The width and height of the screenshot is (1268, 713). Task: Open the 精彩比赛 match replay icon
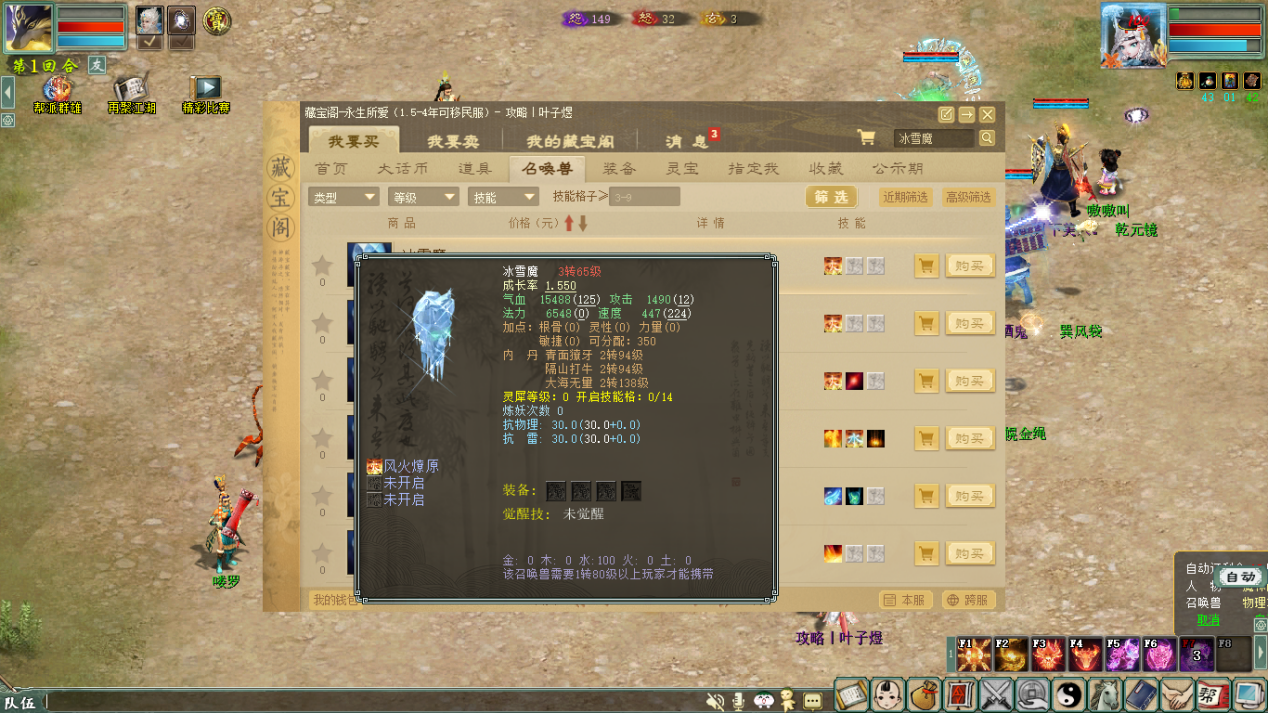(206, 90)
